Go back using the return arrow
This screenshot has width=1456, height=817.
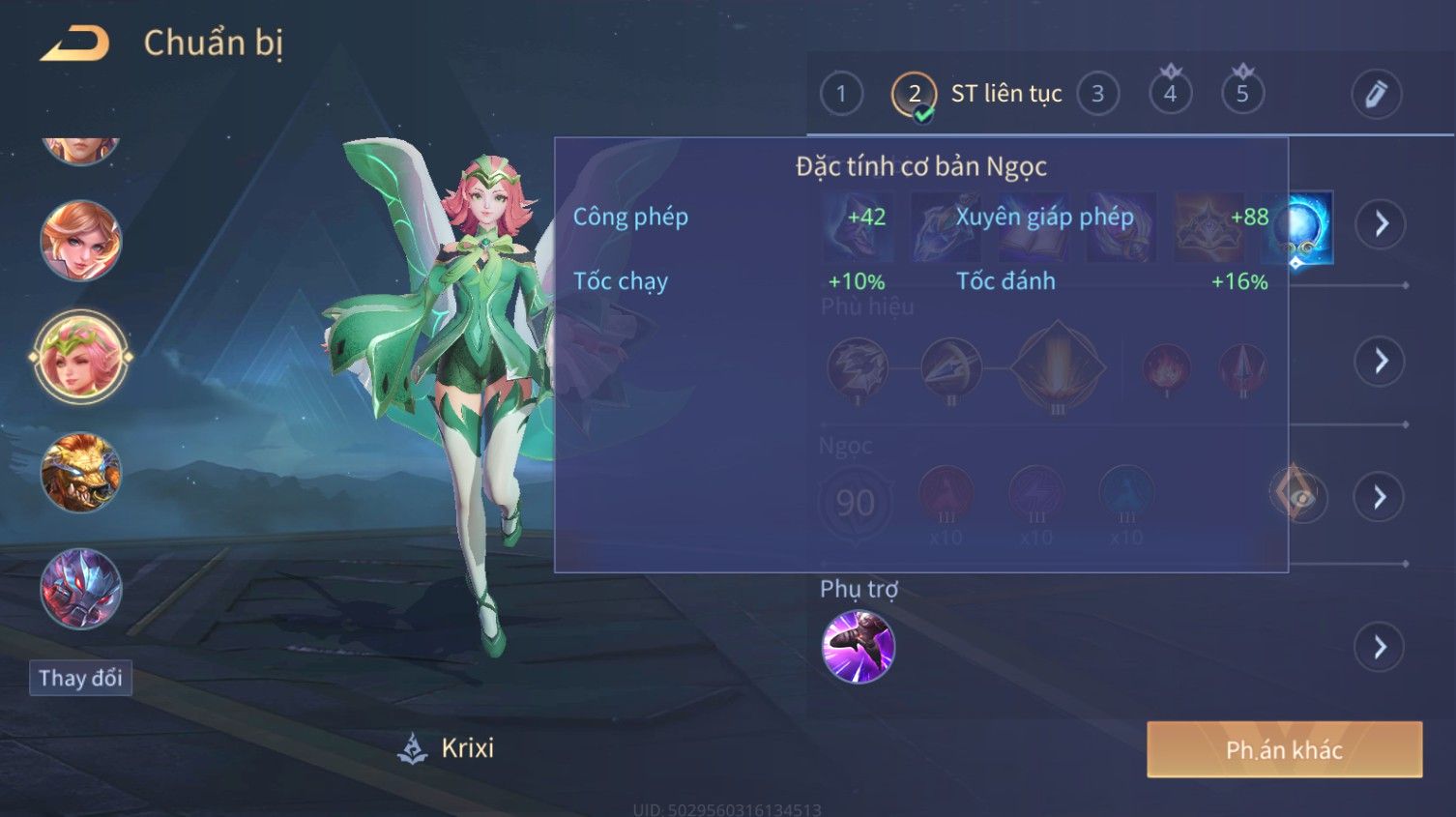74,44
